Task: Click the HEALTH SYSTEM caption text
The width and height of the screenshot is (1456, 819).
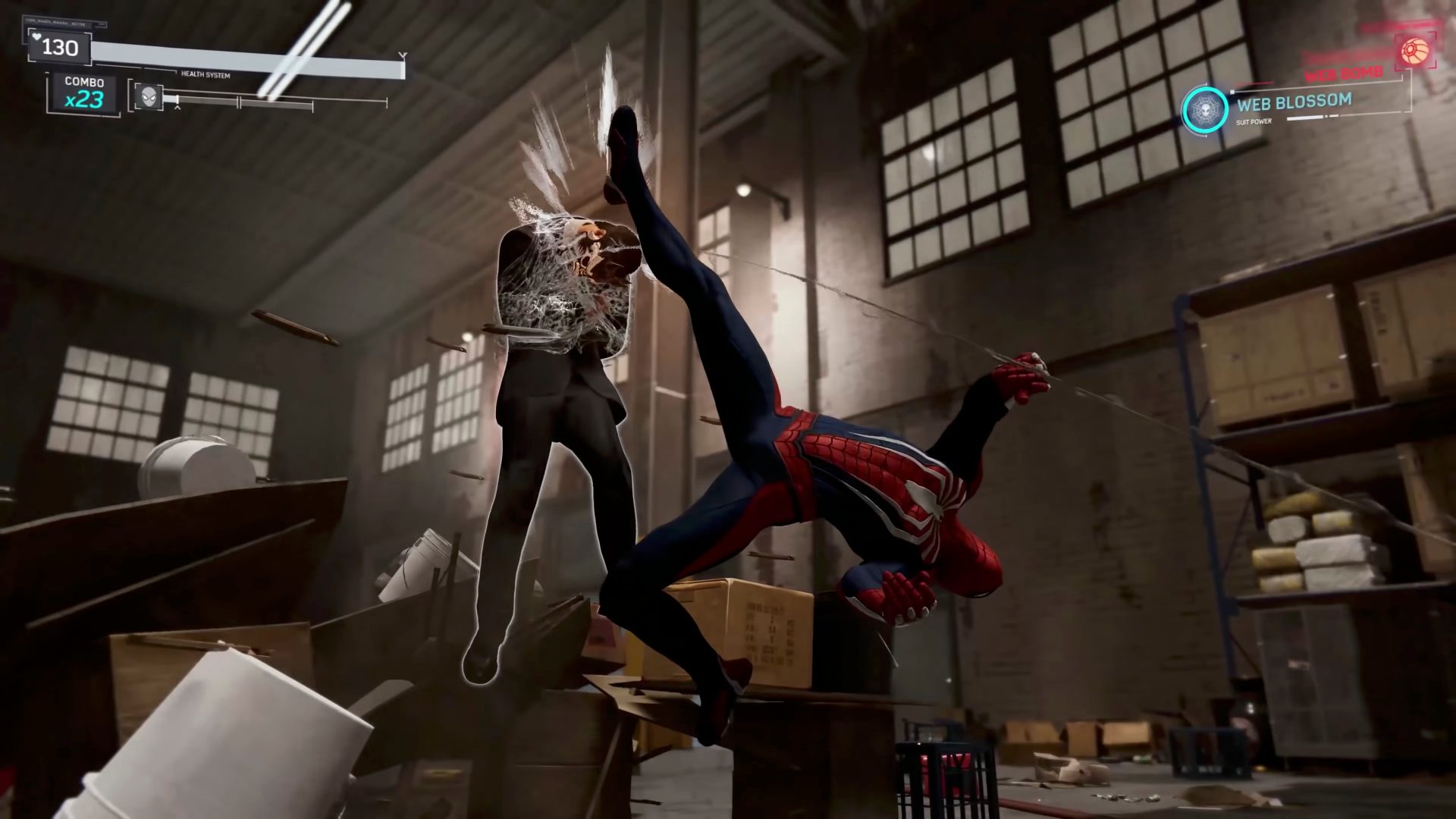Action: point(205,75)
